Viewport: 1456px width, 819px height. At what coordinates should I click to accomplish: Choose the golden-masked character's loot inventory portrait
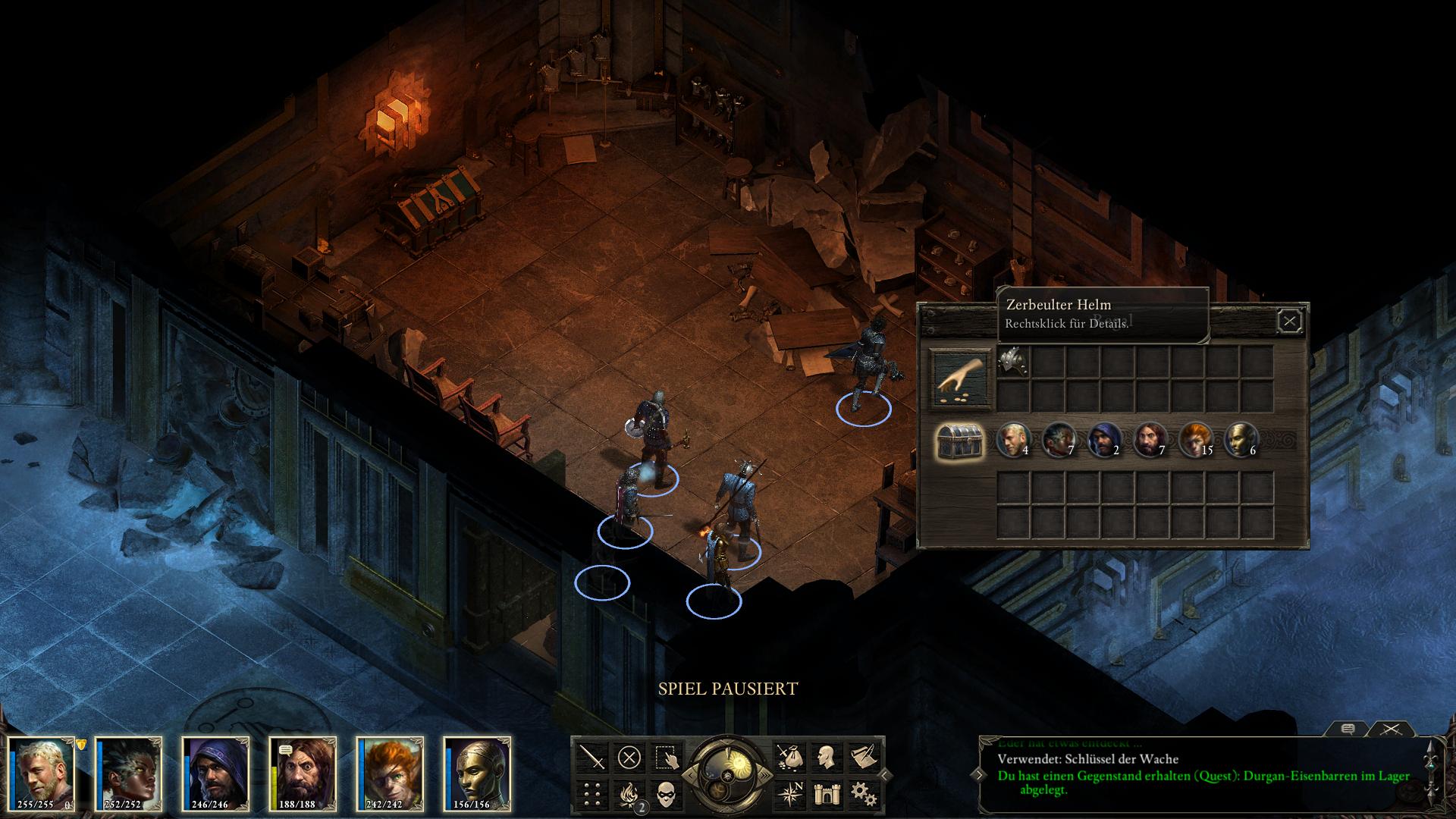(x=1239, y=439)
